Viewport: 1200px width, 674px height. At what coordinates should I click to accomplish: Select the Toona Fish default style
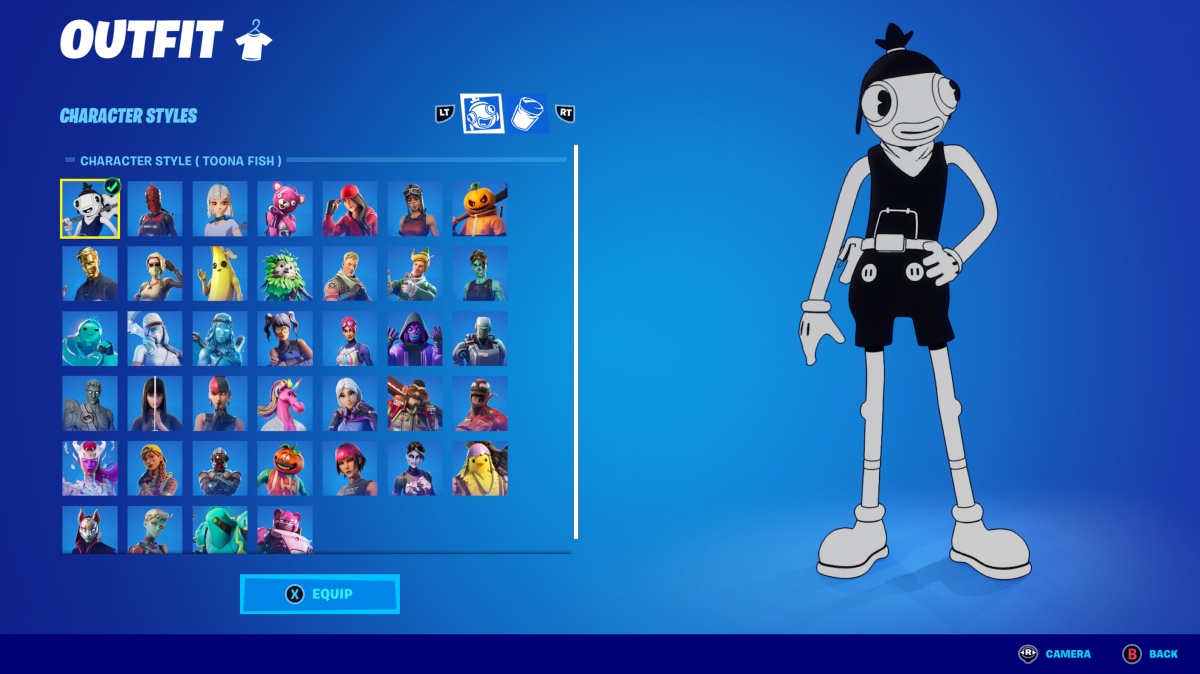tap(90, 209)
